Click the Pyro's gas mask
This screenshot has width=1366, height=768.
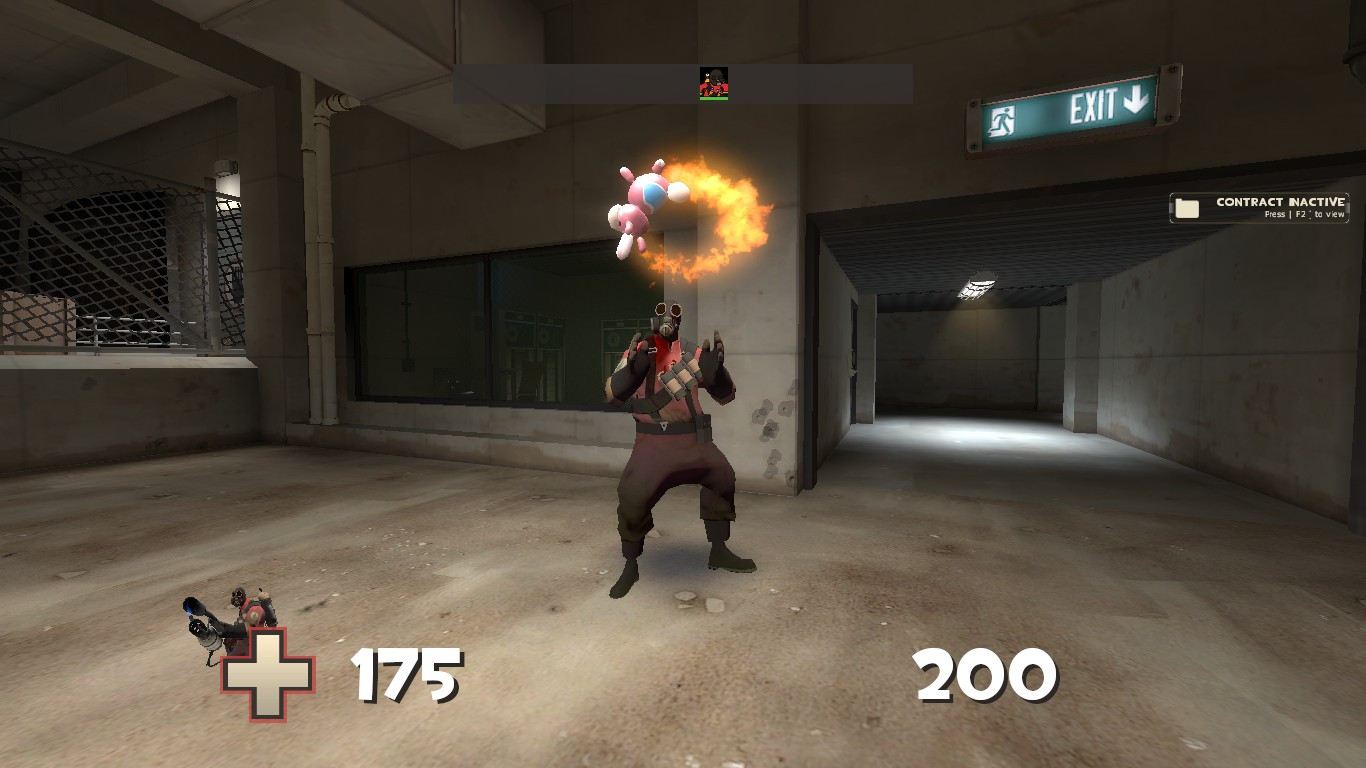click(x=666, y=320)
